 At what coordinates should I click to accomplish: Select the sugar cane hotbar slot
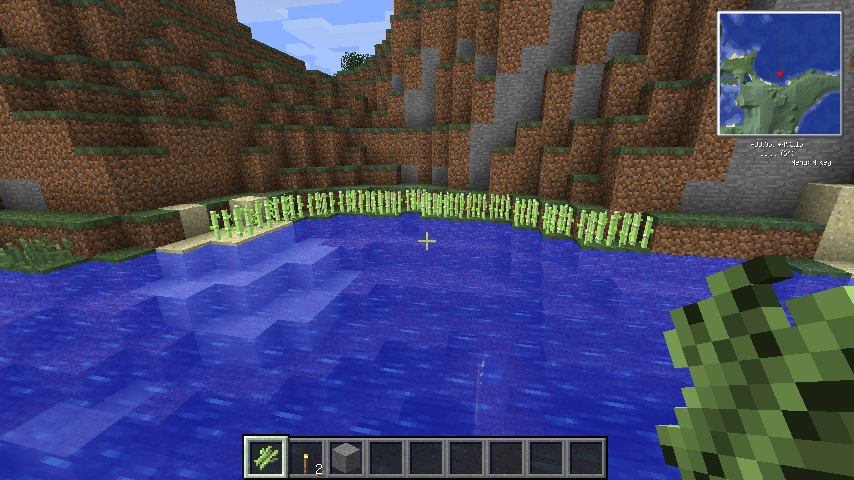click(x=266, y=457)
